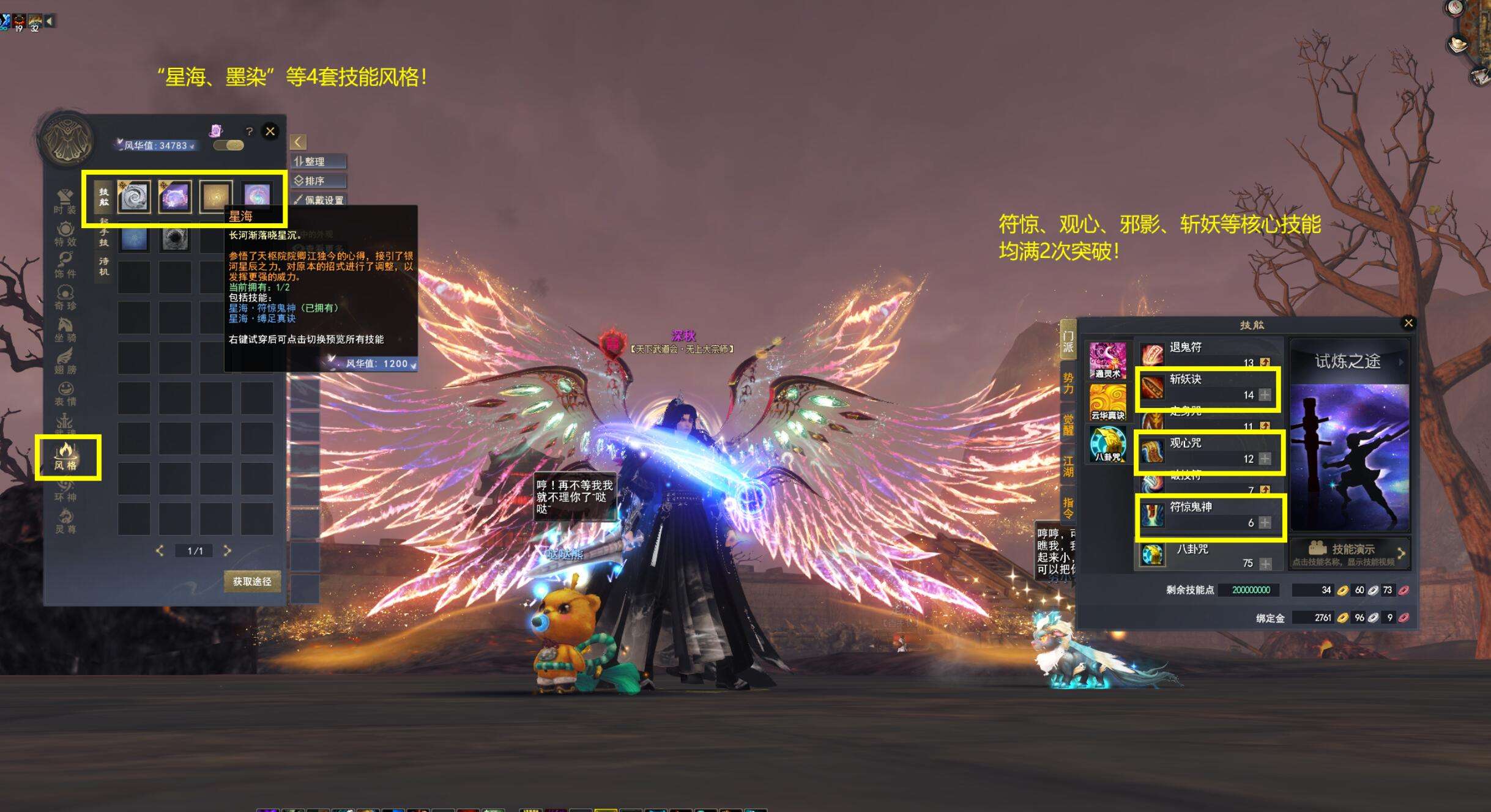Click the 获取途径 button
The image size is (1491, 812).
click(x=252, y=581)
